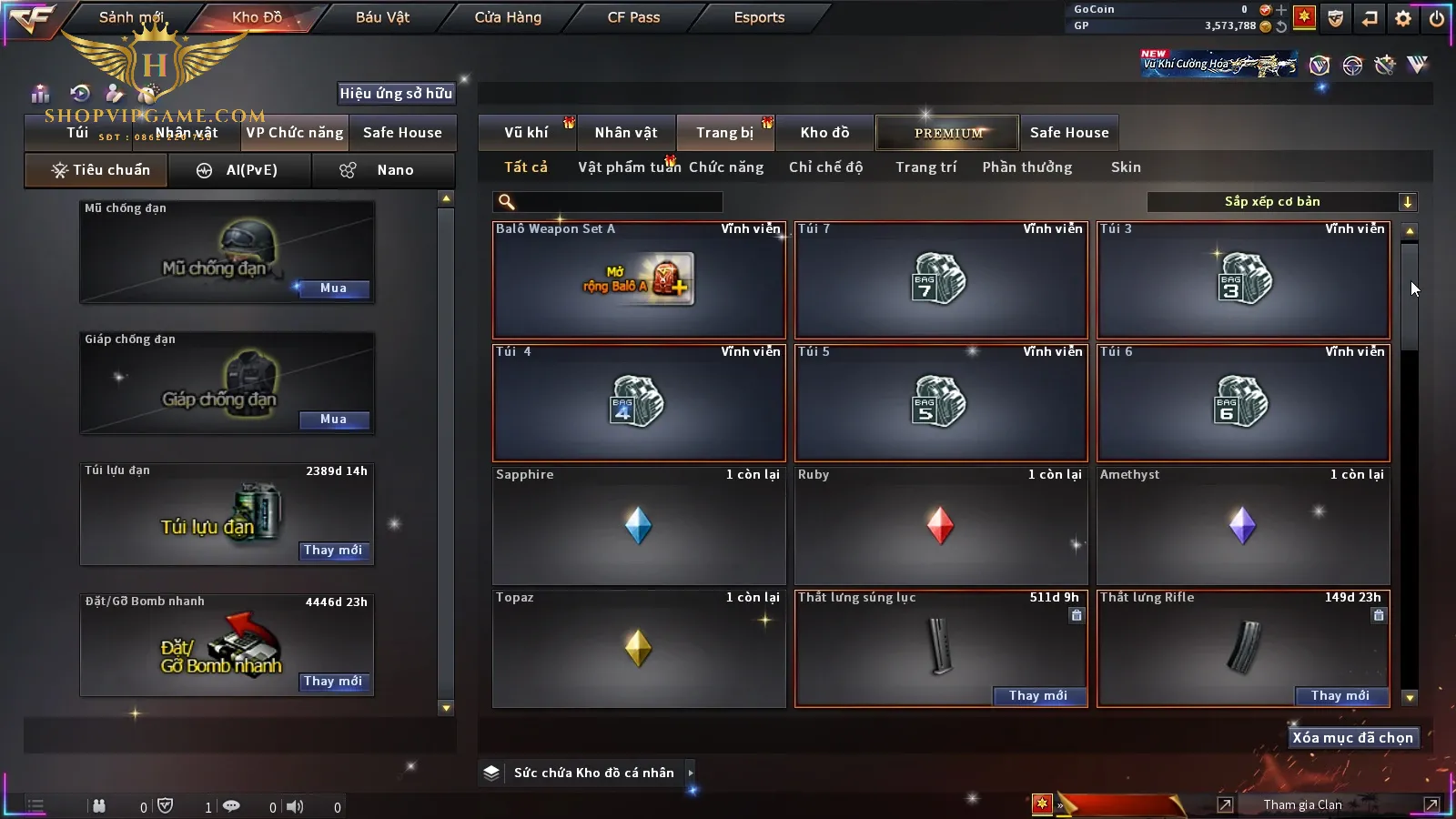Open the Cửa Hàng shop menu
The width and height of the screenshot is (1456, 819).
point(508,17)
